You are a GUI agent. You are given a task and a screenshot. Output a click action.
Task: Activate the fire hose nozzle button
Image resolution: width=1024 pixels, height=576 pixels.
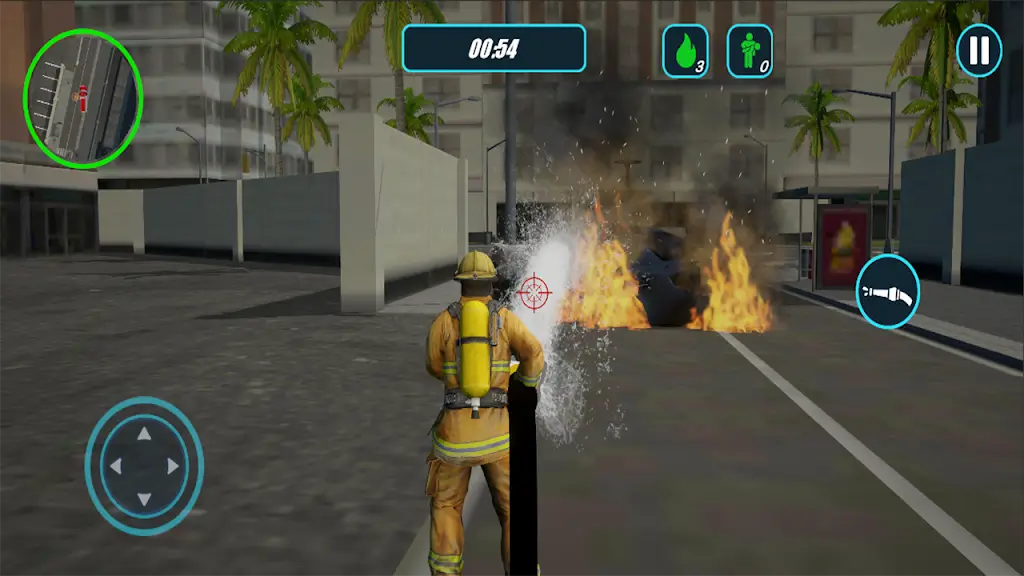pyautogui.click(x=888, y=292)
